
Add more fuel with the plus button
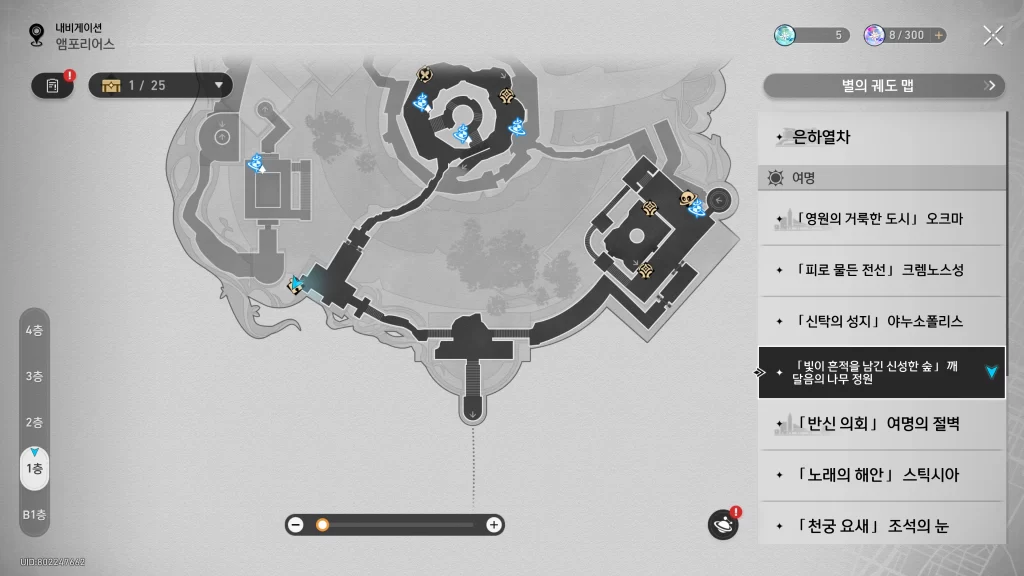[x=938, y=35]
